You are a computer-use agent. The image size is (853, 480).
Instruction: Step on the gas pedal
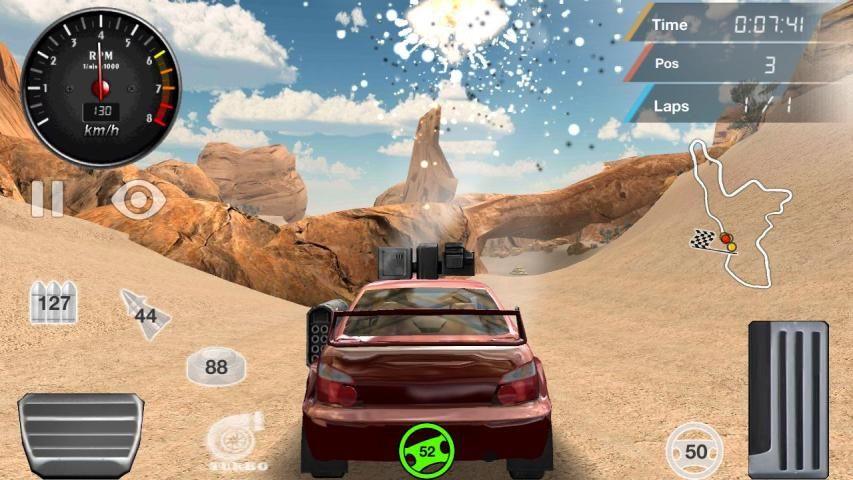click(788, 398)
